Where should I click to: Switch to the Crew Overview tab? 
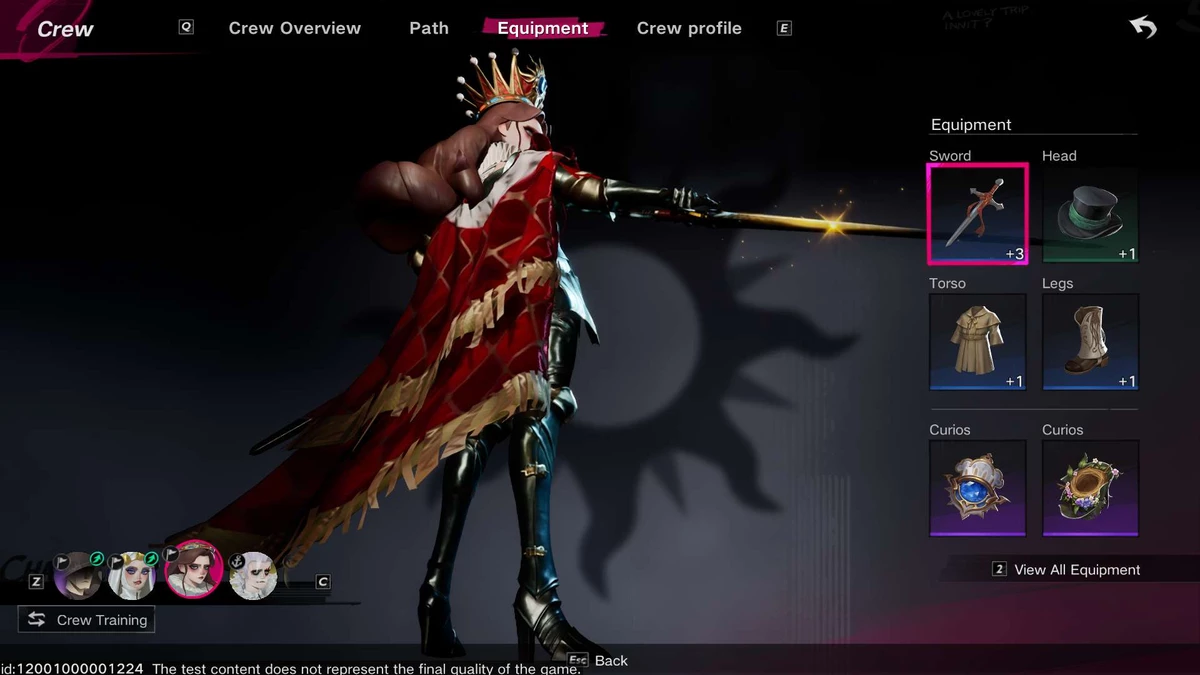coord(294,28)
